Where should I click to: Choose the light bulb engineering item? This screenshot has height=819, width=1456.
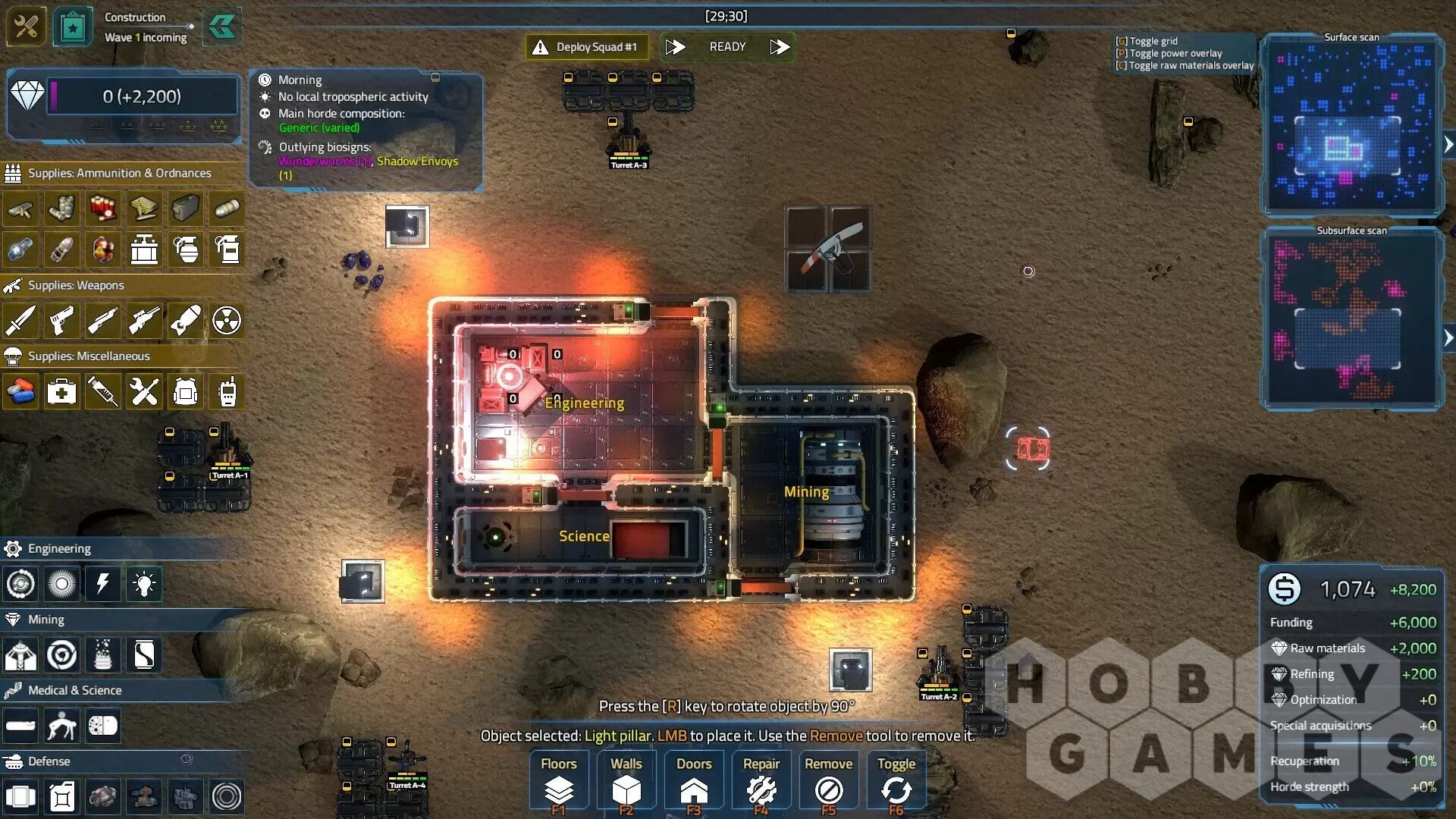144,584
